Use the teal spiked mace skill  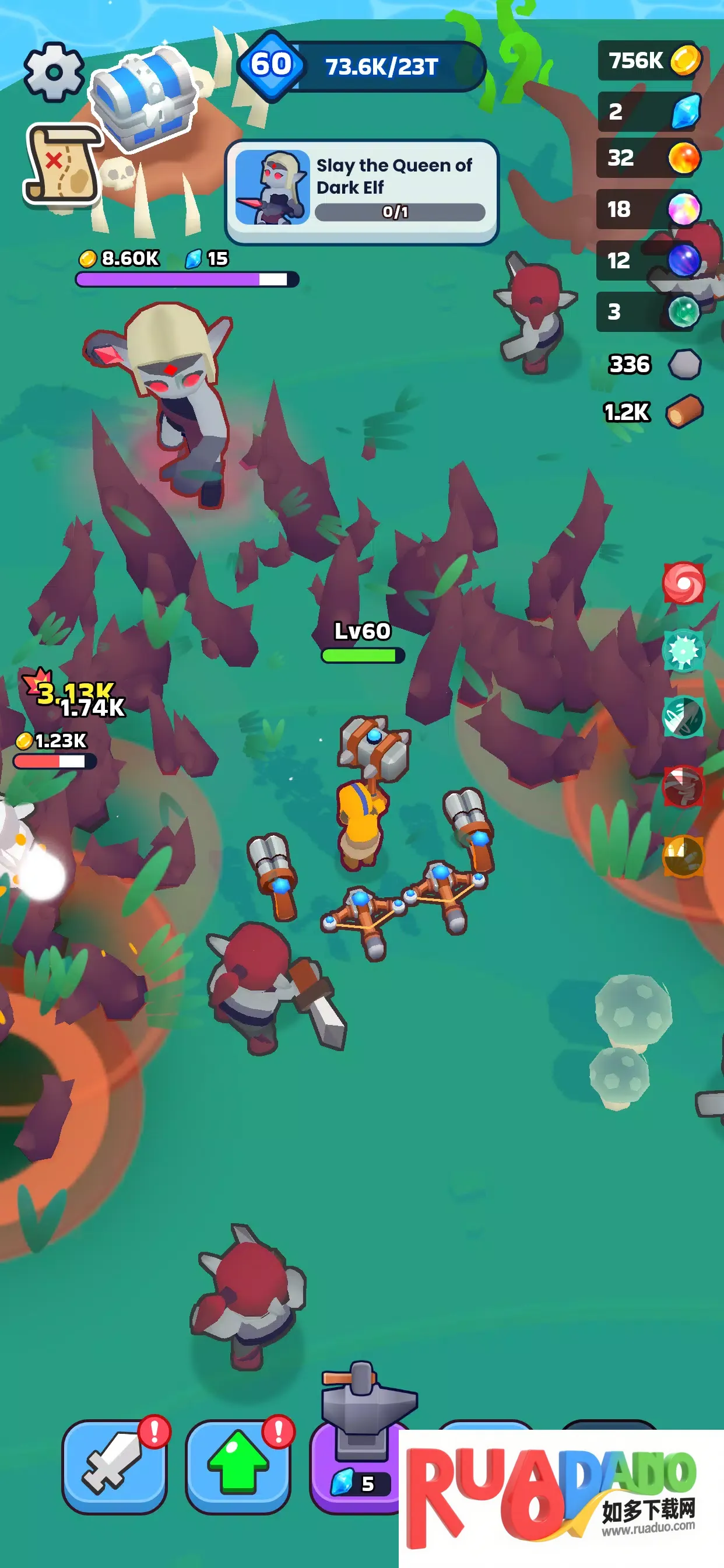click(683, 650)
